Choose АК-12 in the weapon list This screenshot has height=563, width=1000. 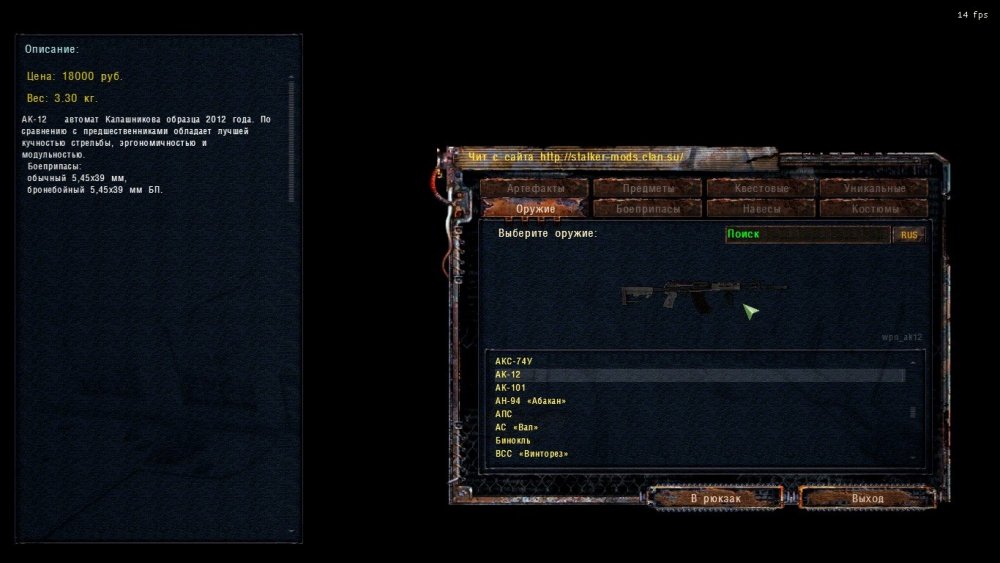pyautogui.click(x=508, y=375)
